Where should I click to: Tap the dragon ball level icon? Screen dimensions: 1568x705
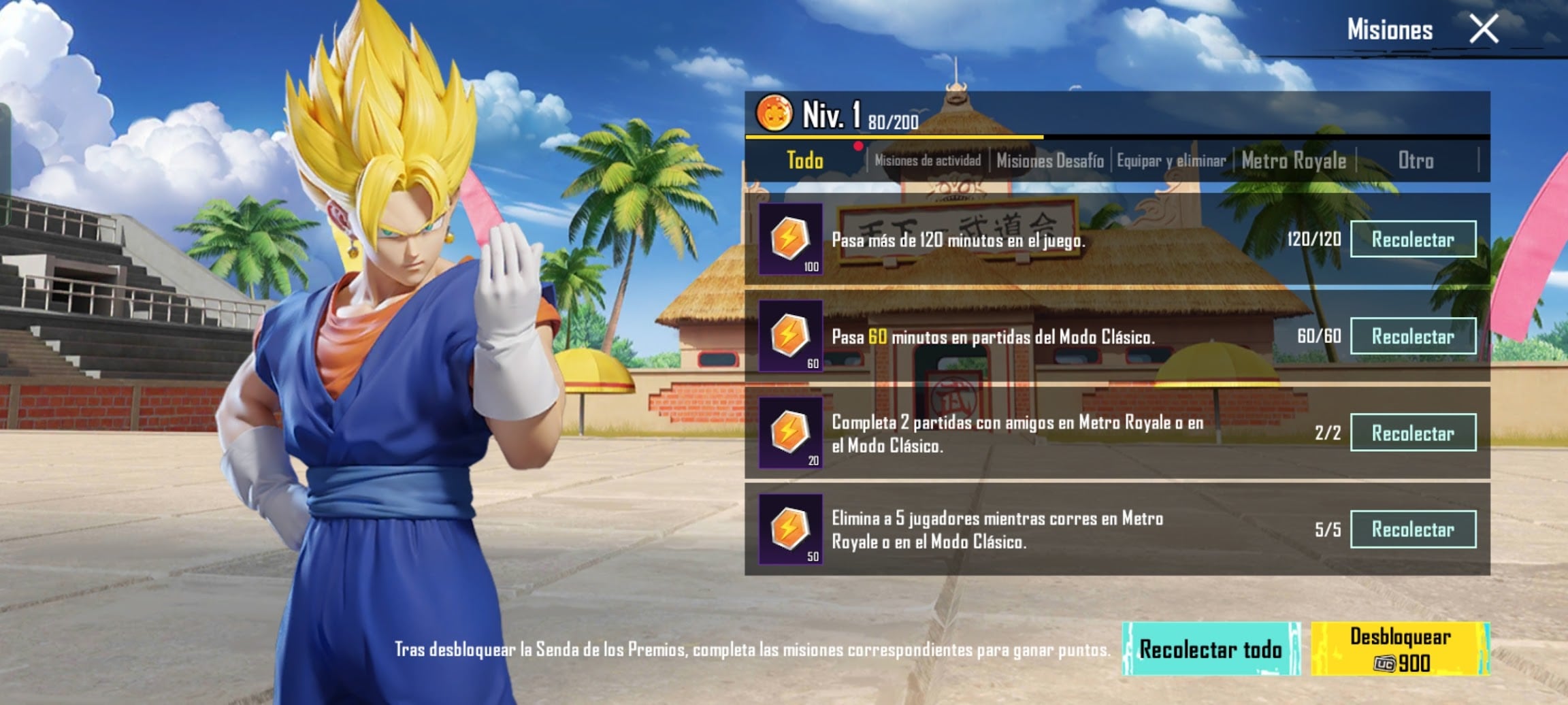pos(774,113)
